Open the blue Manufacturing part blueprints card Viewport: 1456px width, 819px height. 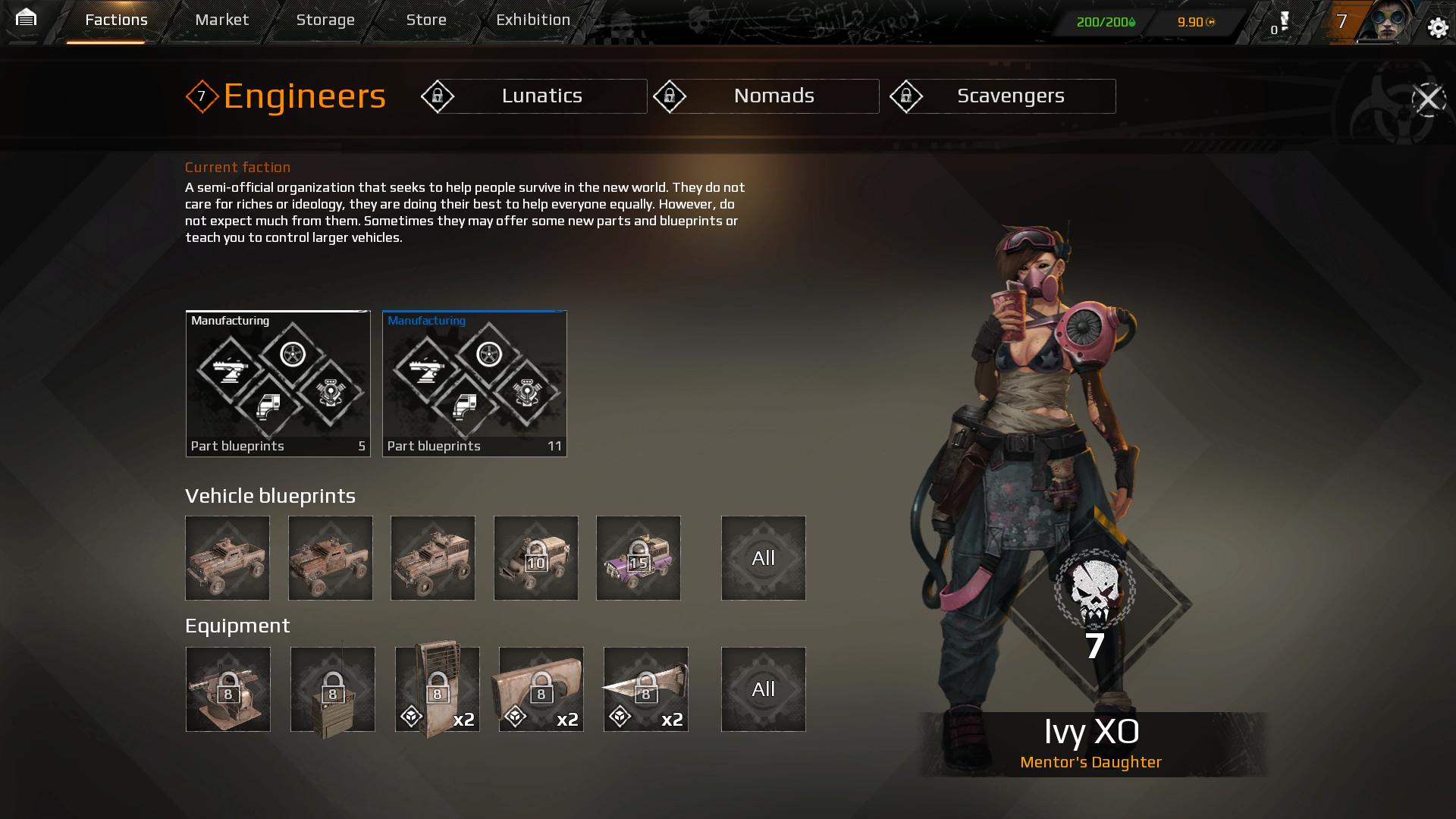[x=474, y=384]
